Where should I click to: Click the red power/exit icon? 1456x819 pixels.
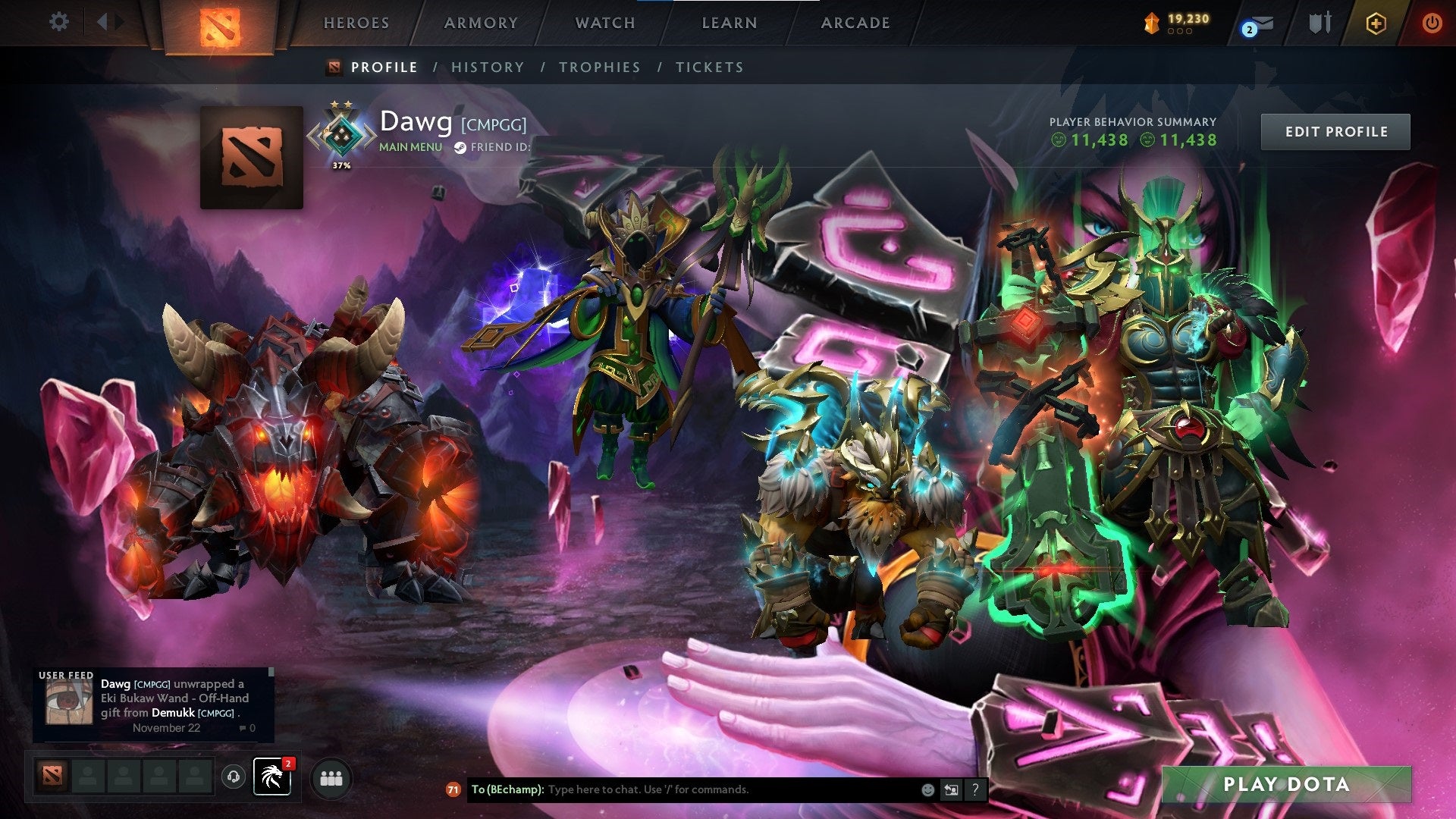[1433, 23]
